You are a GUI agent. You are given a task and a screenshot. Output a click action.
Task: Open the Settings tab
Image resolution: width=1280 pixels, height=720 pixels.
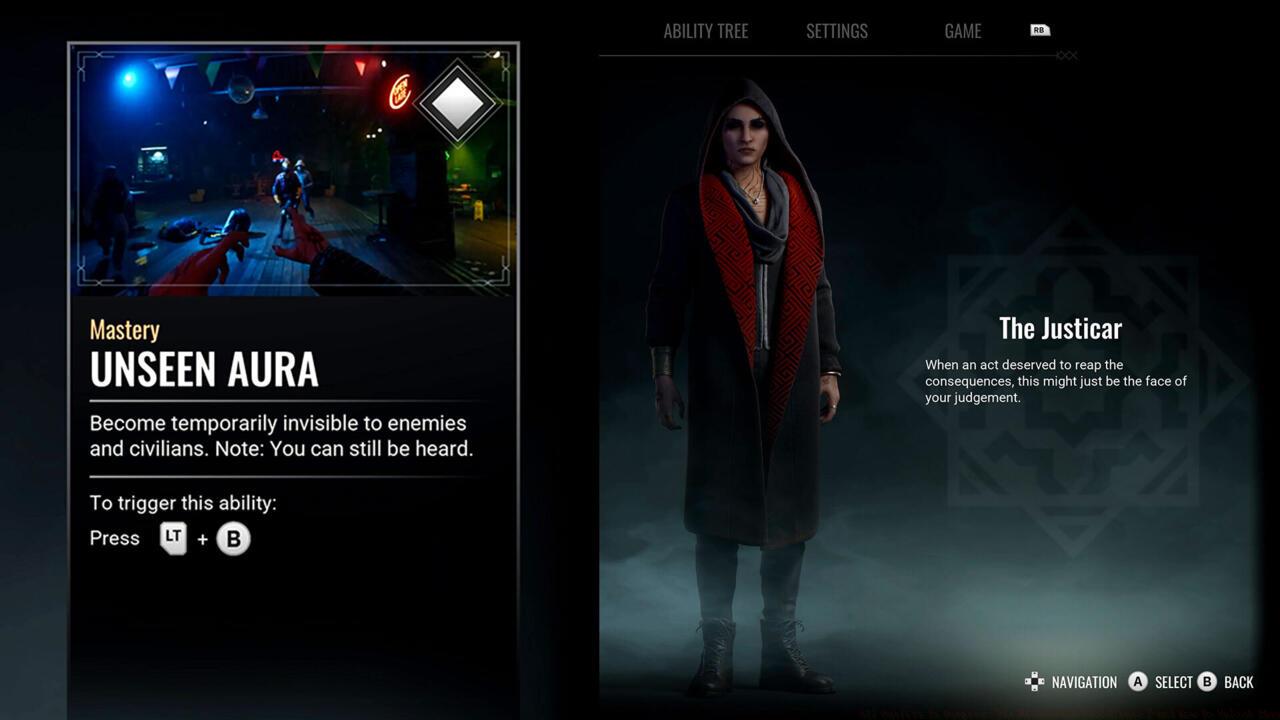pos(837,31)
